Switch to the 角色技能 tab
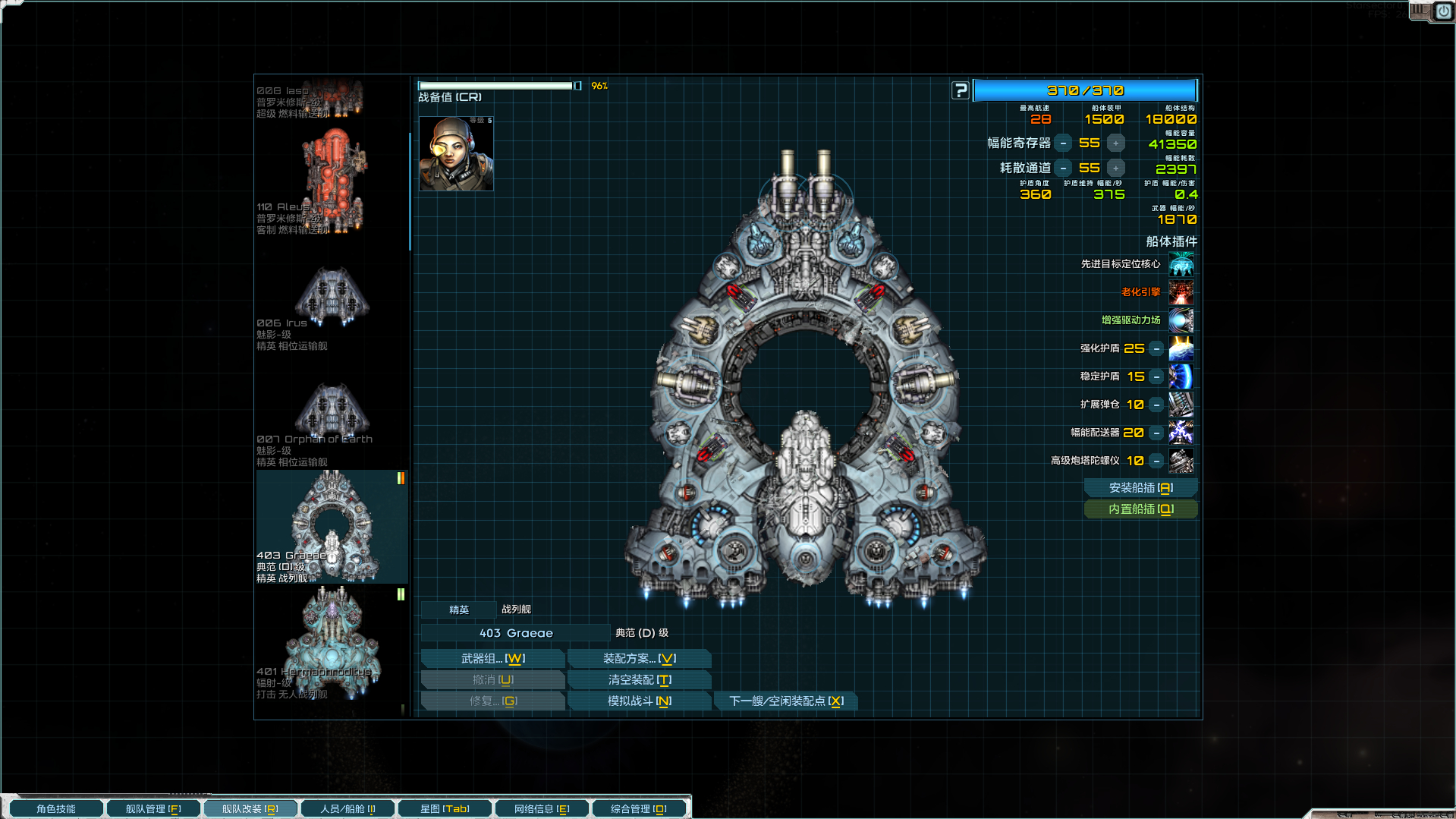Viewport: 1456px width, 819px height. coord(56,809)
